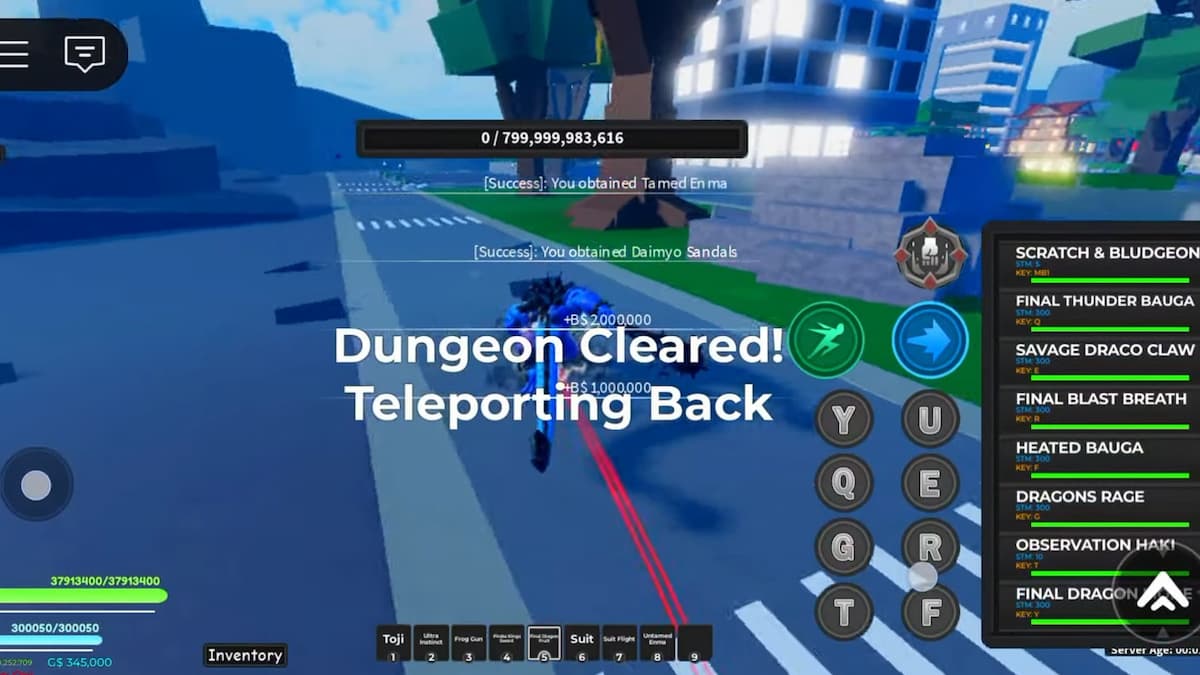
Task: Tap the U skill button
Action: tap(930, 419)
